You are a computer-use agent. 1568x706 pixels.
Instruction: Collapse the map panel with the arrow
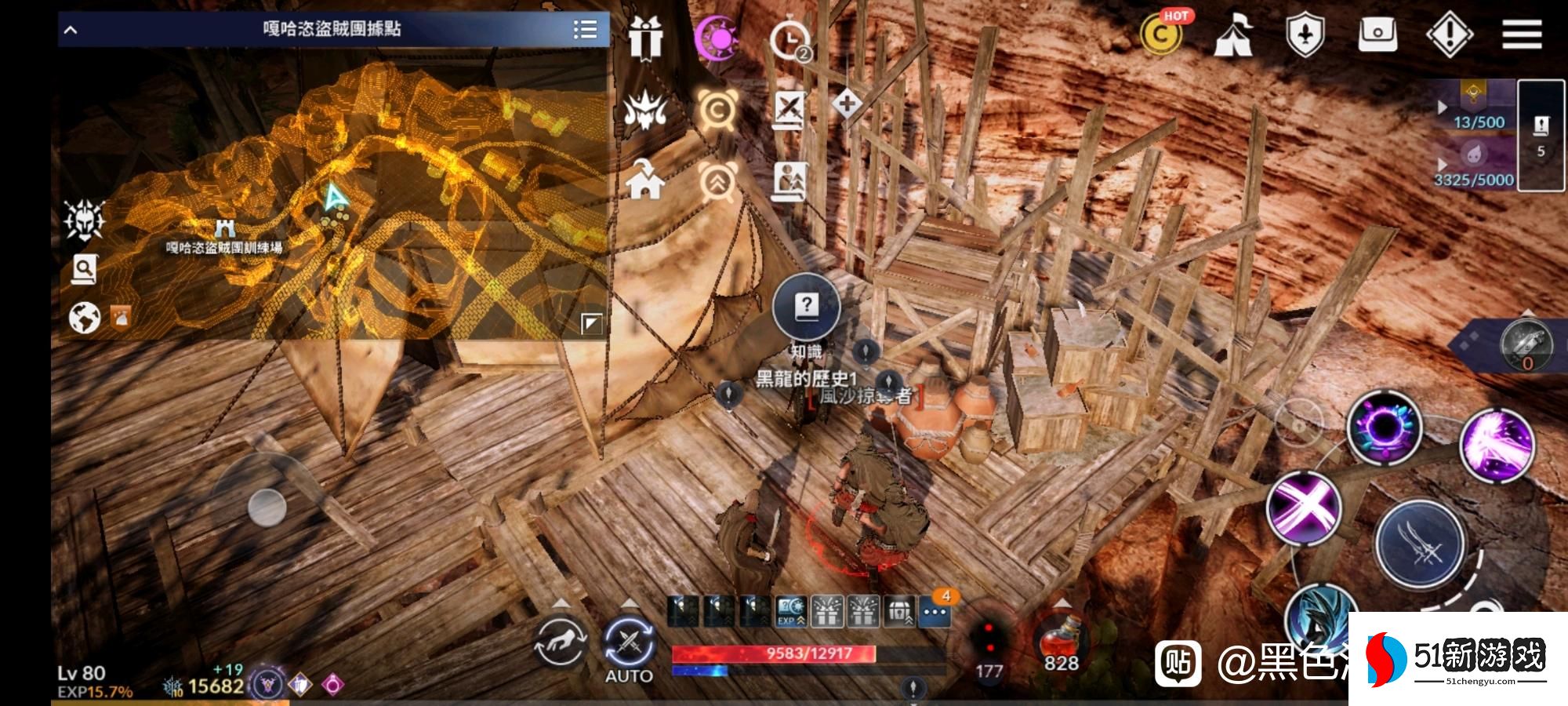pos(71,30)
